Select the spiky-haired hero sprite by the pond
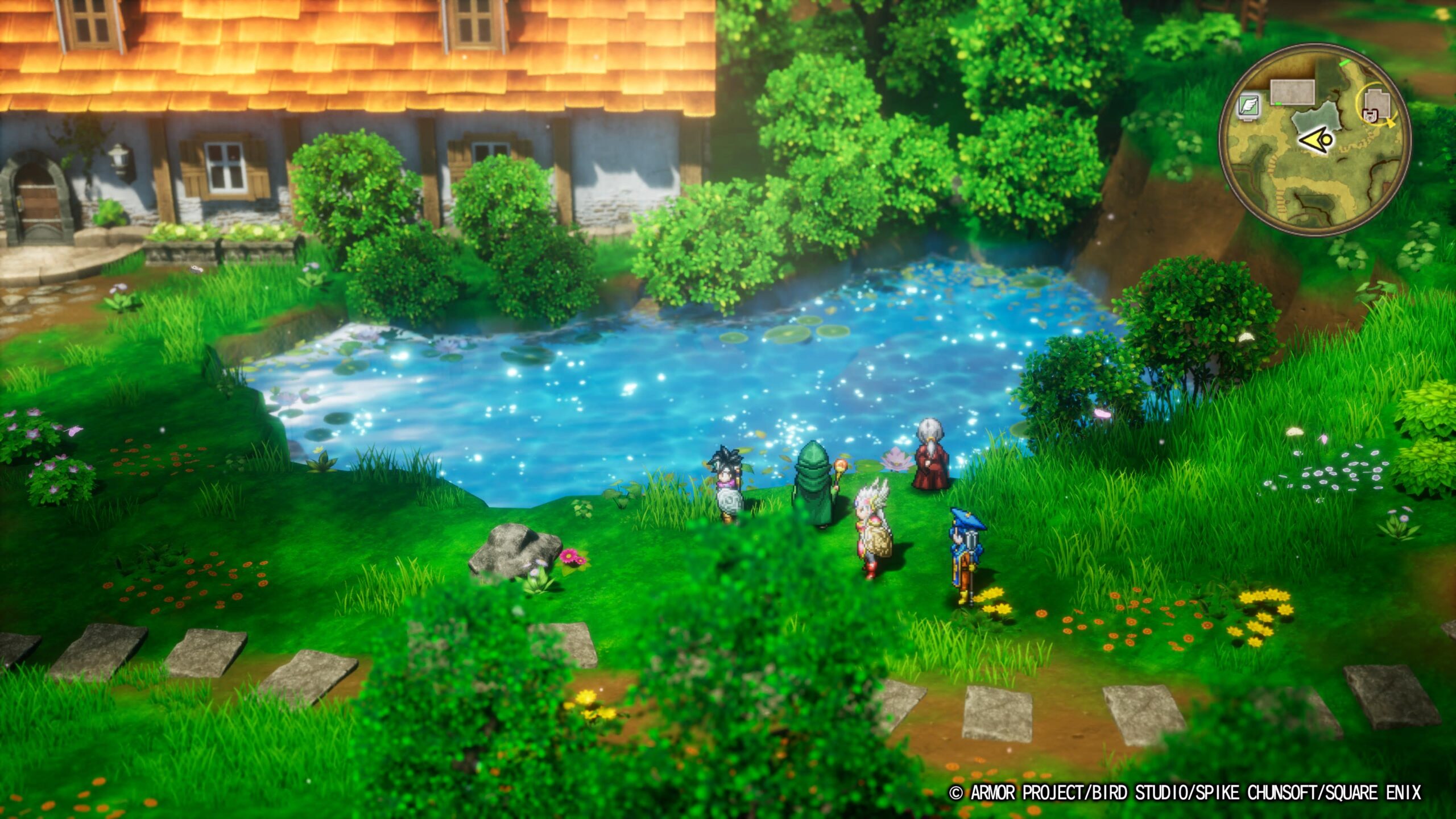 728,482
